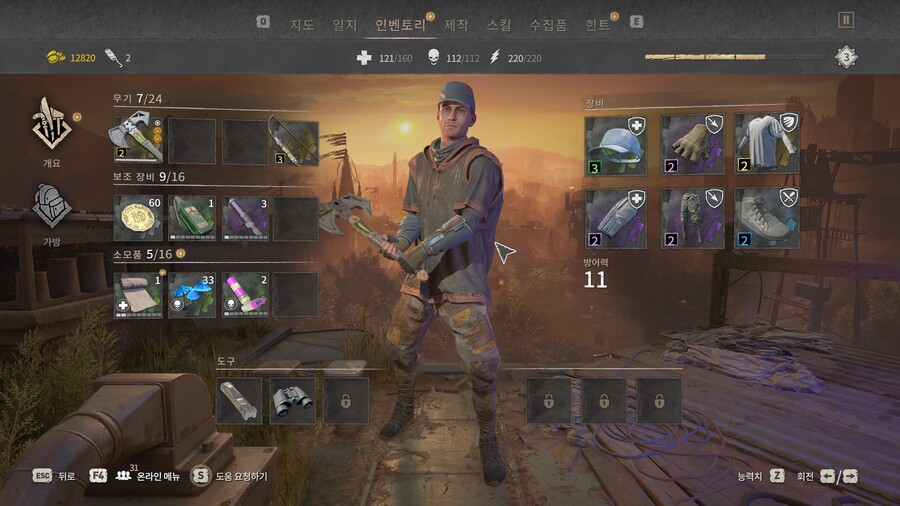Select the blue mushroom consumable stack of 33

click(191, 295)
